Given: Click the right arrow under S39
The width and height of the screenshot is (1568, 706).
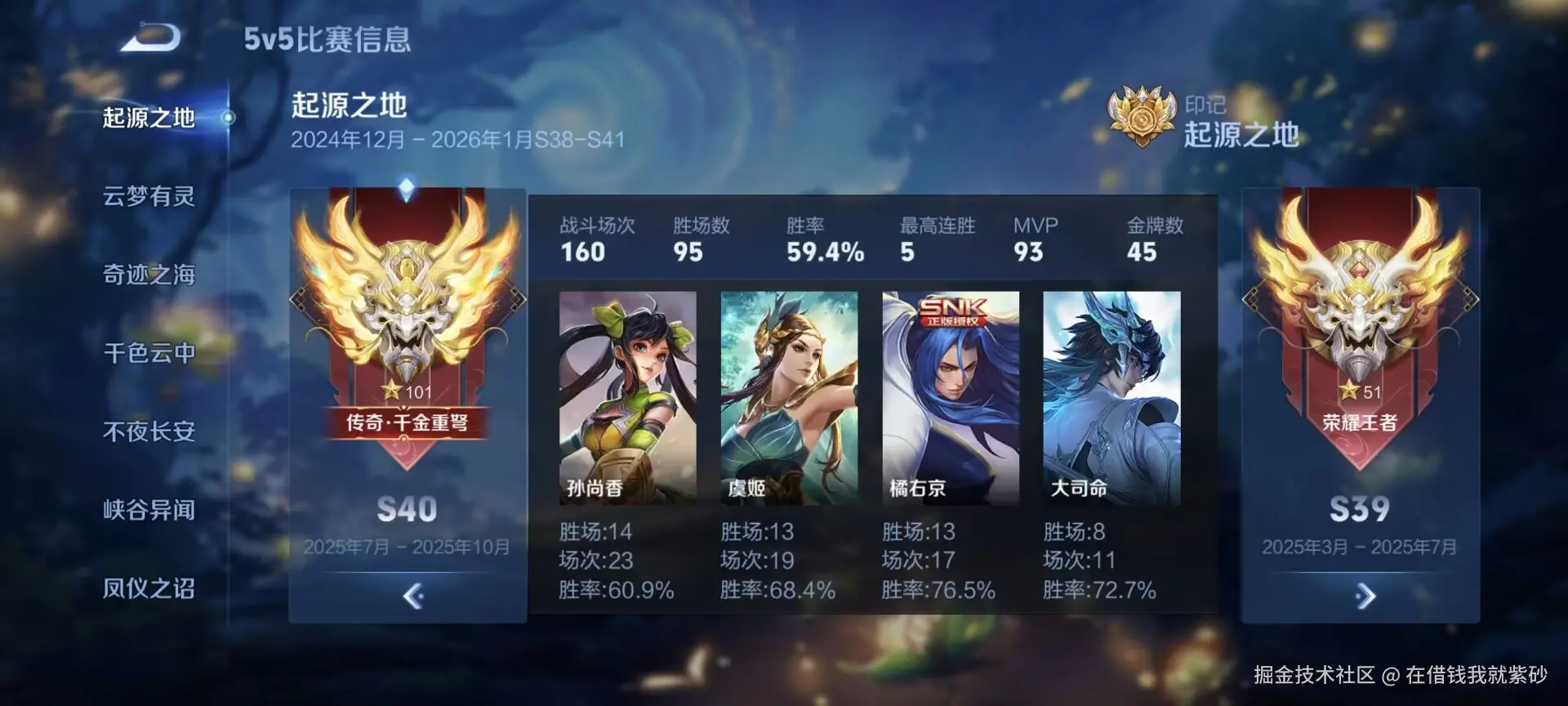Looking at the screenshot, I should (1365, 597).
